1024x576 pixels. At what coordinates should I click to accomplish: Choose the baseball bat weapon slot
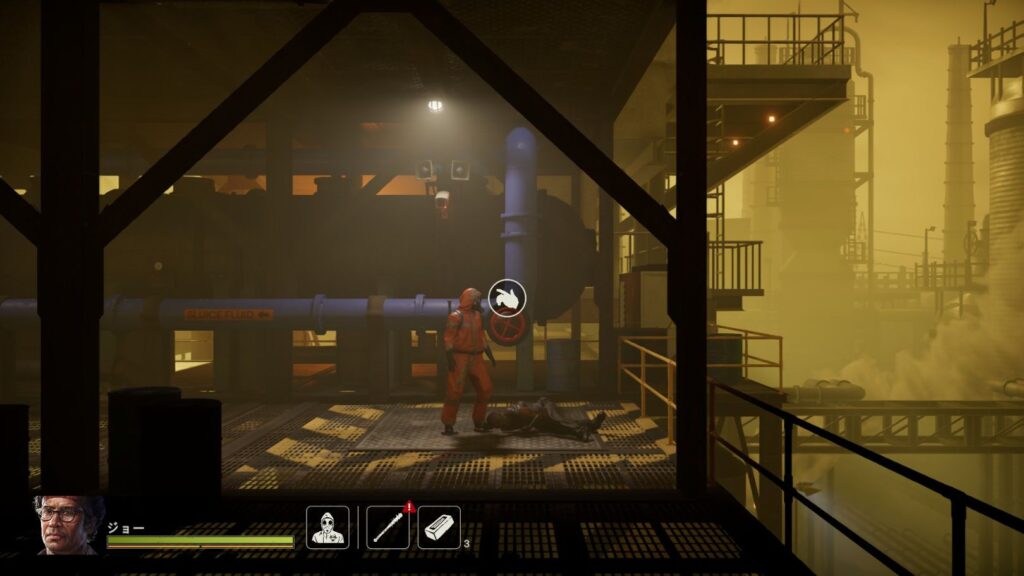(387, 527)
